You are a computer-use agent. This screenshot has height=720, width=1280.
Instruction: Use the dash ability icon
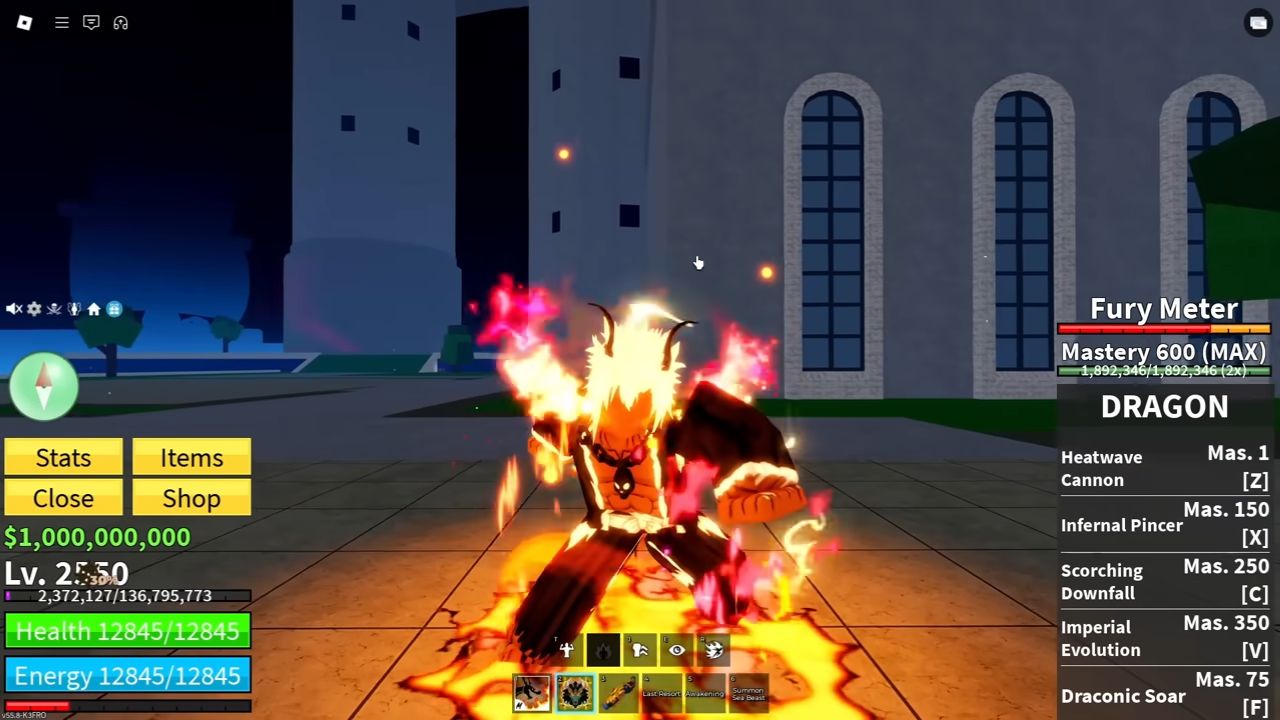[x=640, y=651]
